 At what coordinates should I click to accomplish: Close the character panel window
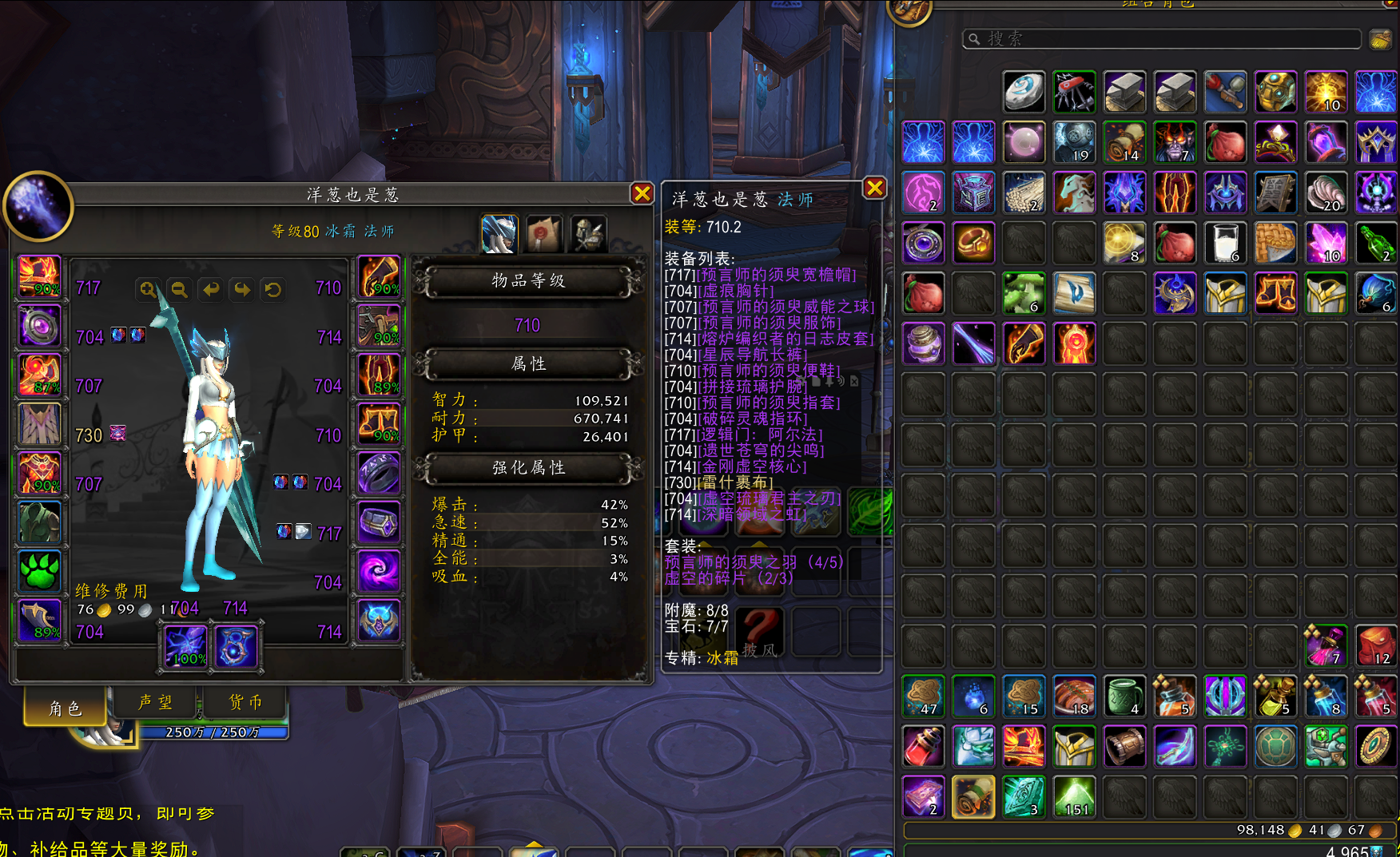642,193
